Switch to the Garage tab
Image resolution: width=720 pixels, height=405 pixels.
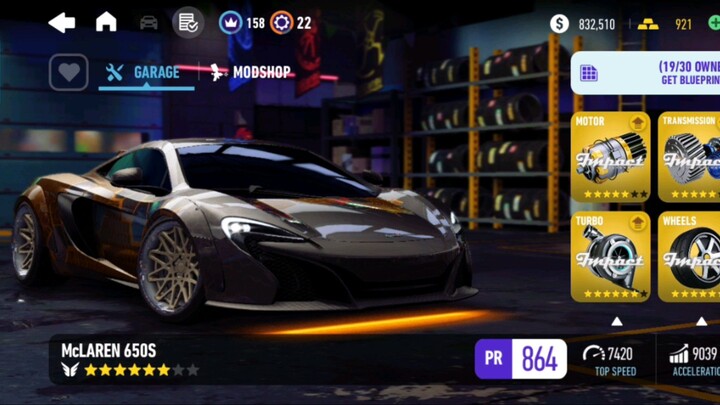[146, 72]
